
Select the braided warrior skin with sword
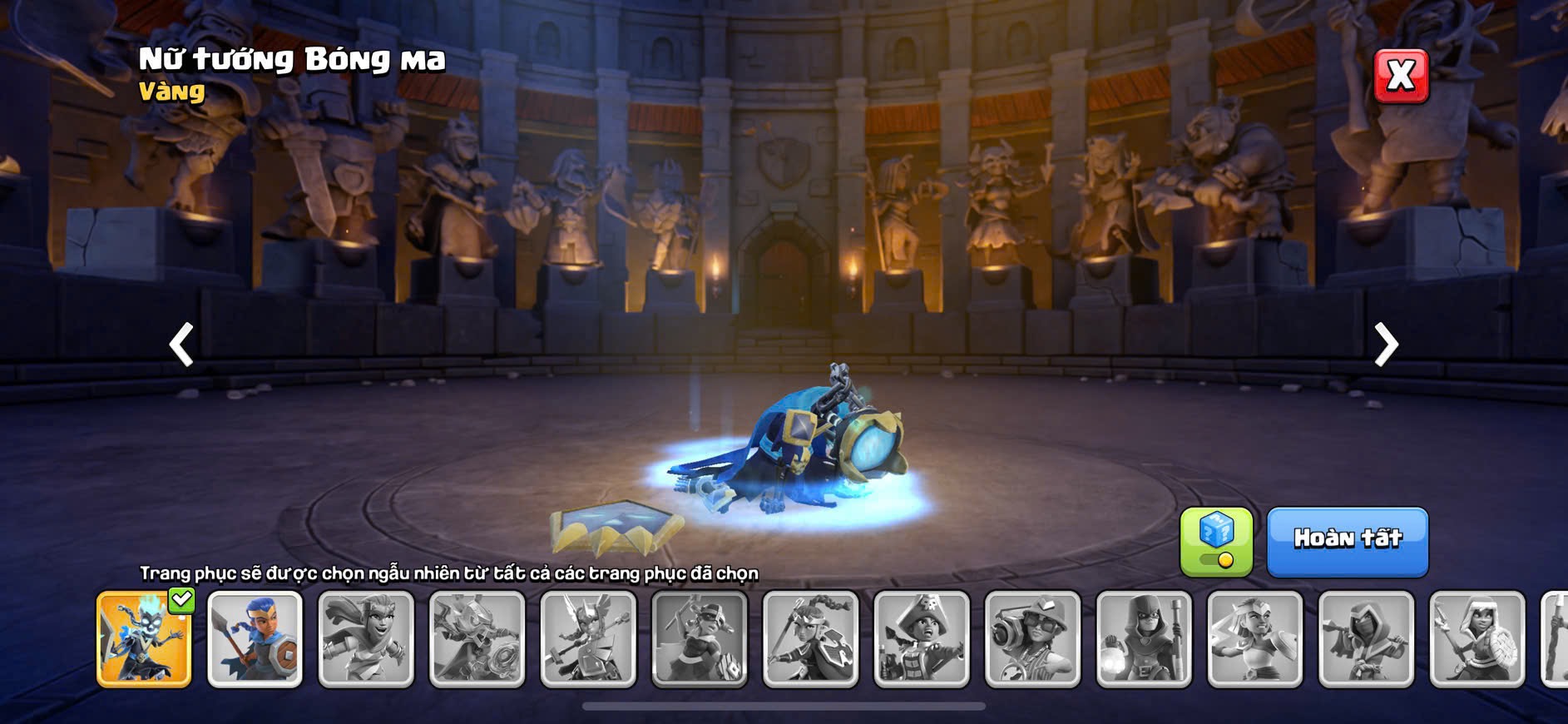tap(810, 639)
